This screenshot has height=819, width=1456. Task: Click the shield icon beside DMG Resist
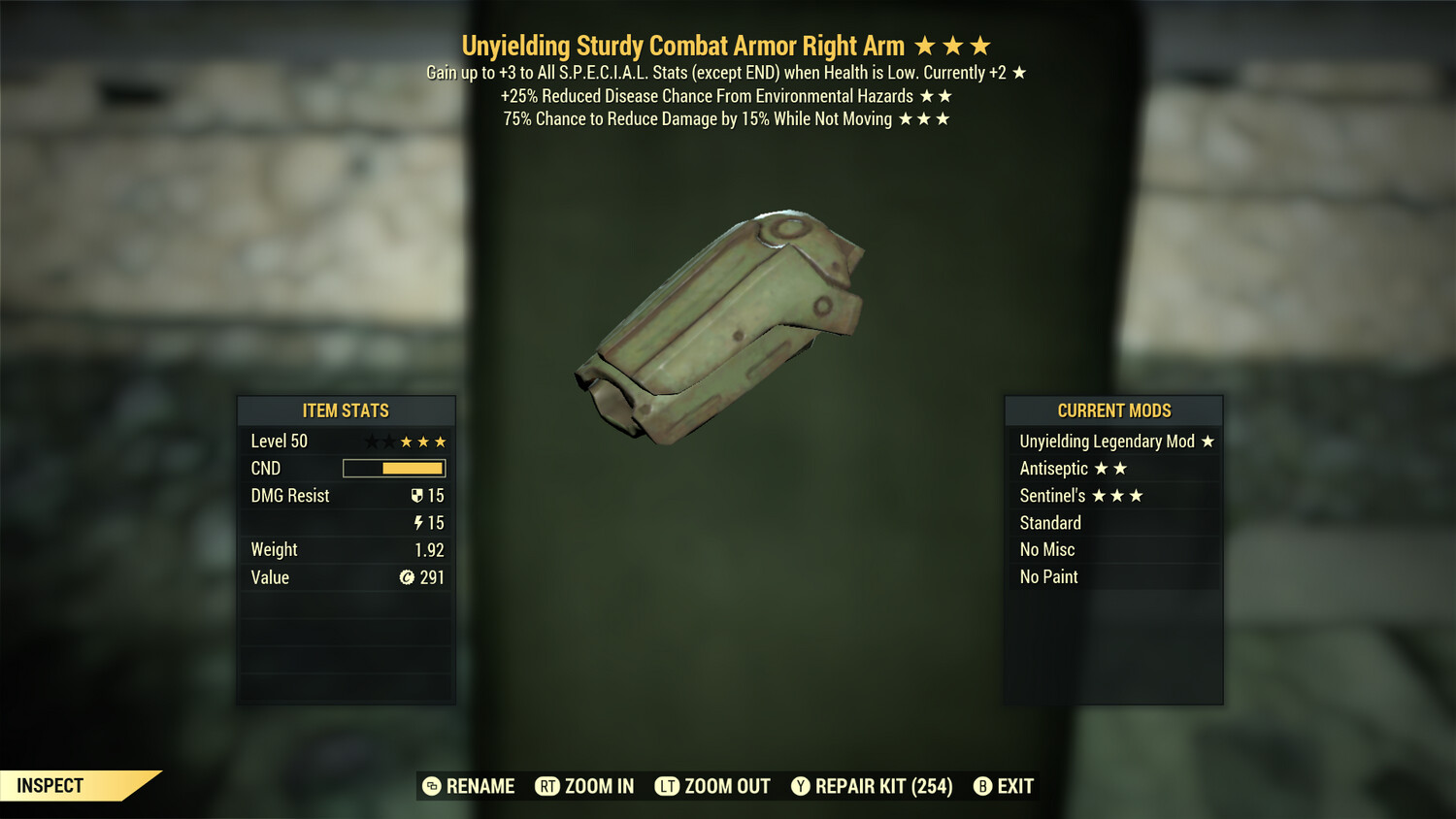click(416, 495)
